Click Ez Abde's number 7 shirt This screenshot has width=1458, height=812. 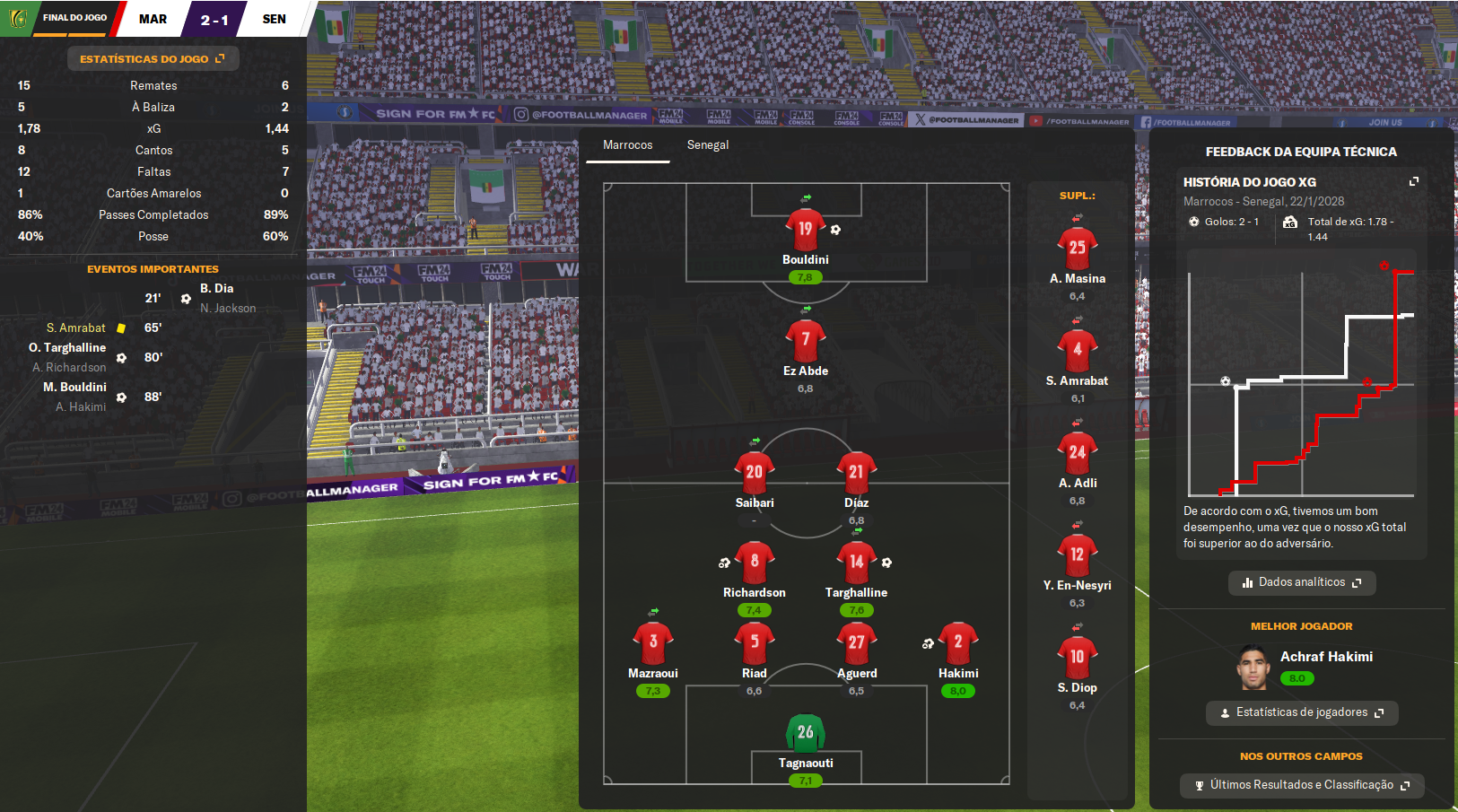pyautogui.click(x=805, y=340)
